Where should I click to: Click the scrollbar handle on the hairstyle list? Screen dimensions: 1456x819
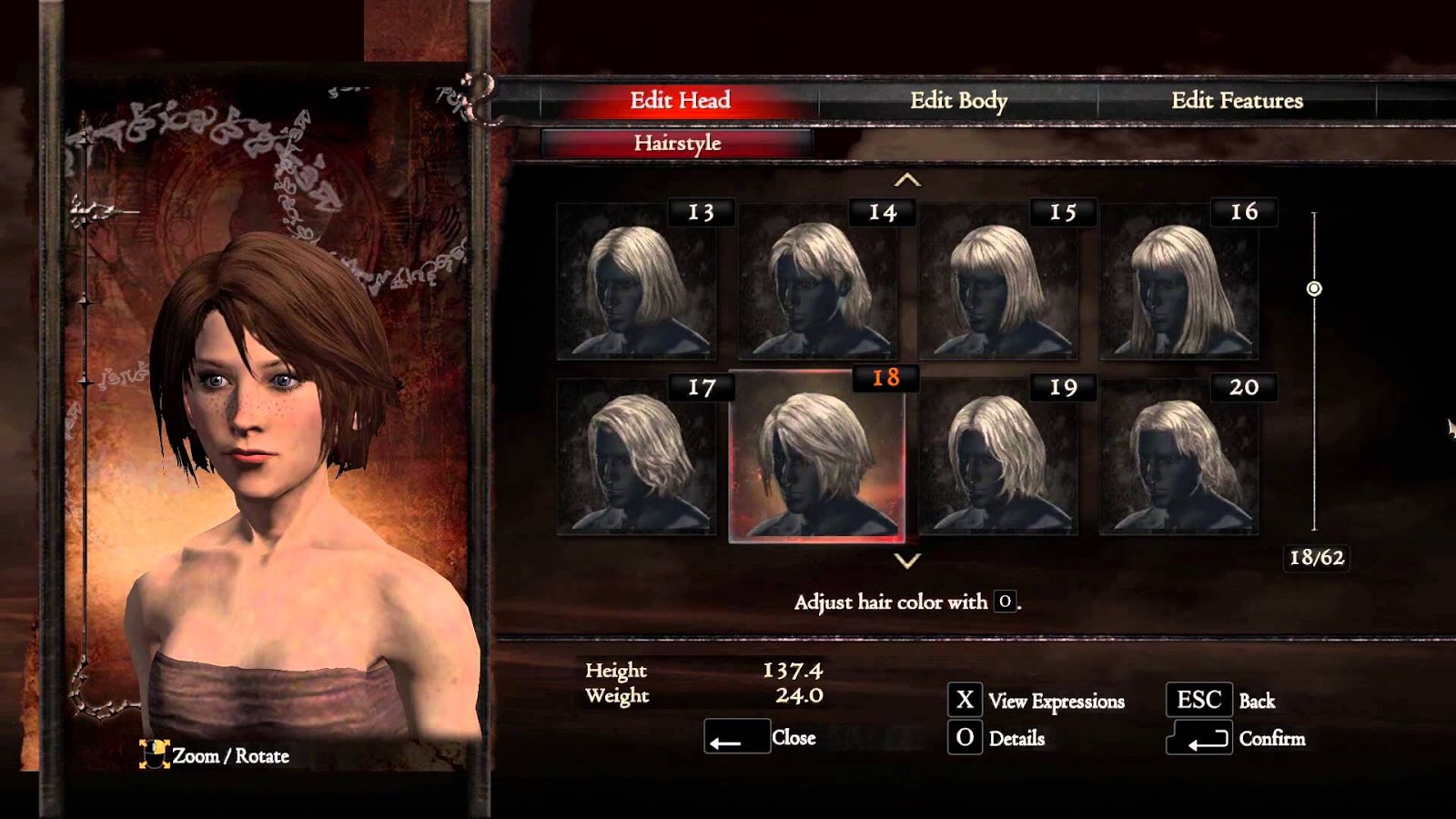[1314, 290]
